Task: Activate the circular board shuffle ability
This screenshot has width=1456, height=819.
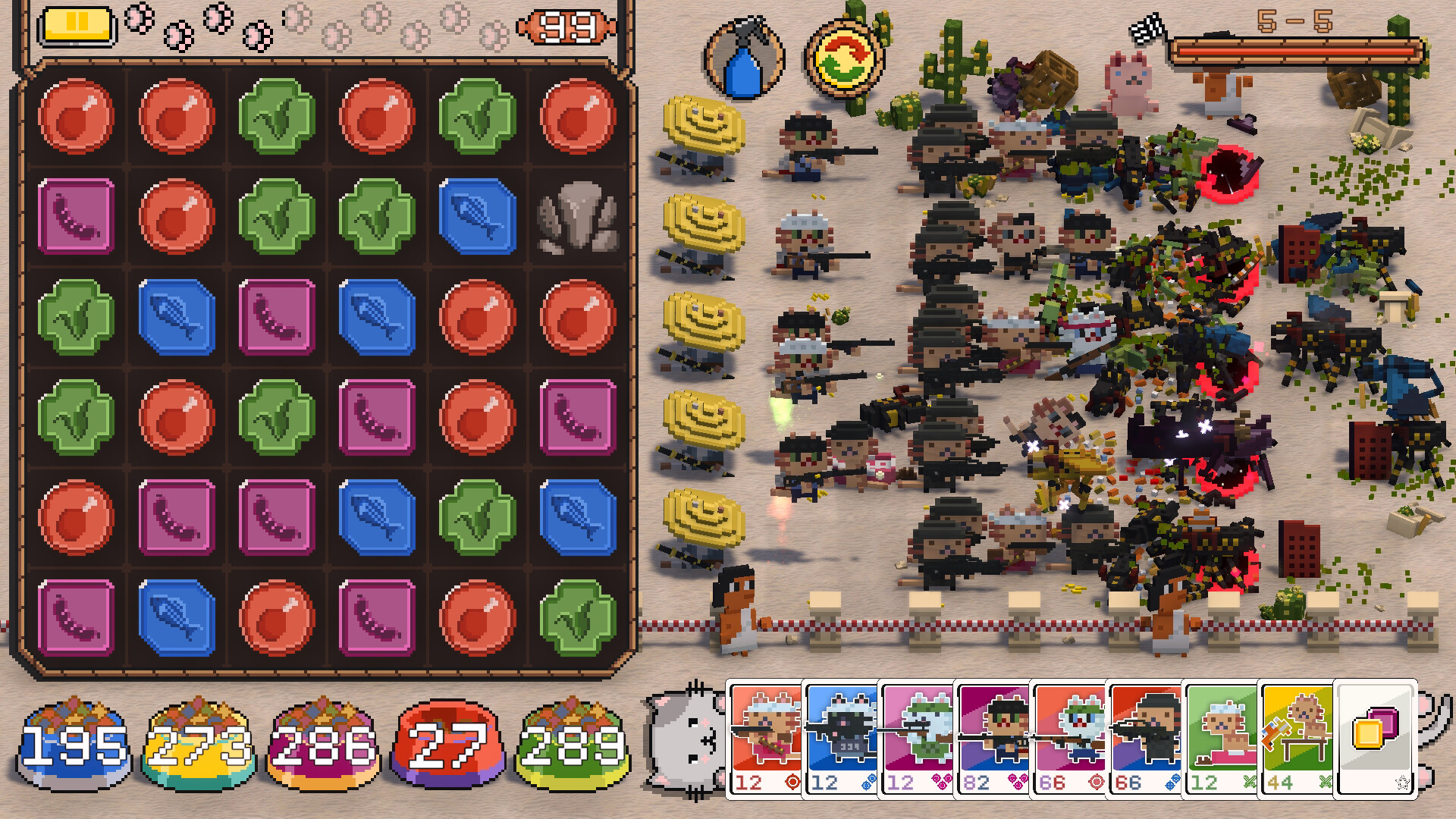Action: (842, 57)
